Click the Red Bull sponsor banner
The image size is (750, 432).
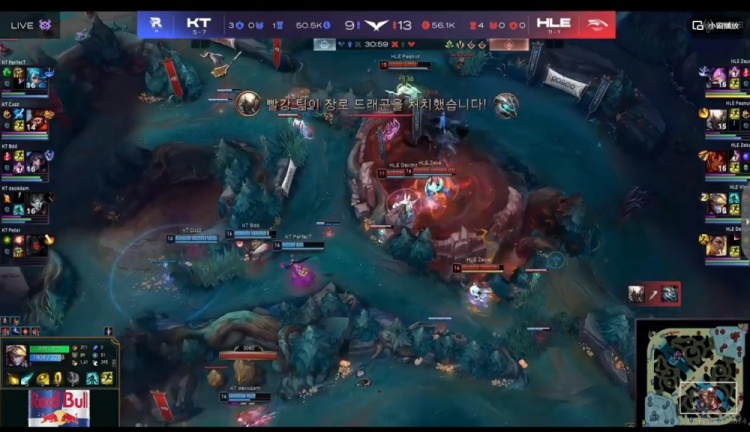[x=58, y=408]
